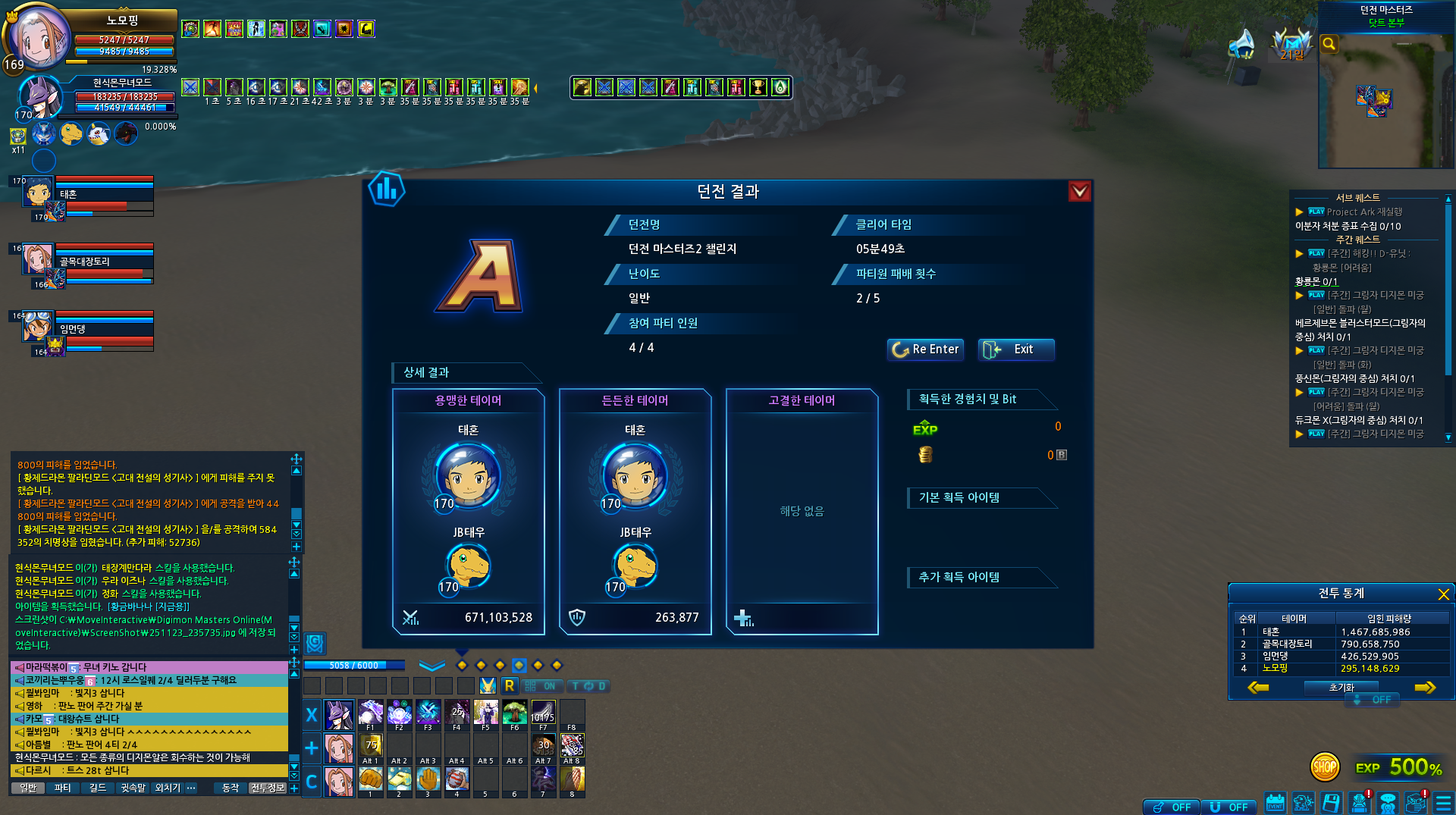Open the hamburger main menu icon
Image resolution: width=1456 pixels, height=815 pixels.
click(1443, 803)
